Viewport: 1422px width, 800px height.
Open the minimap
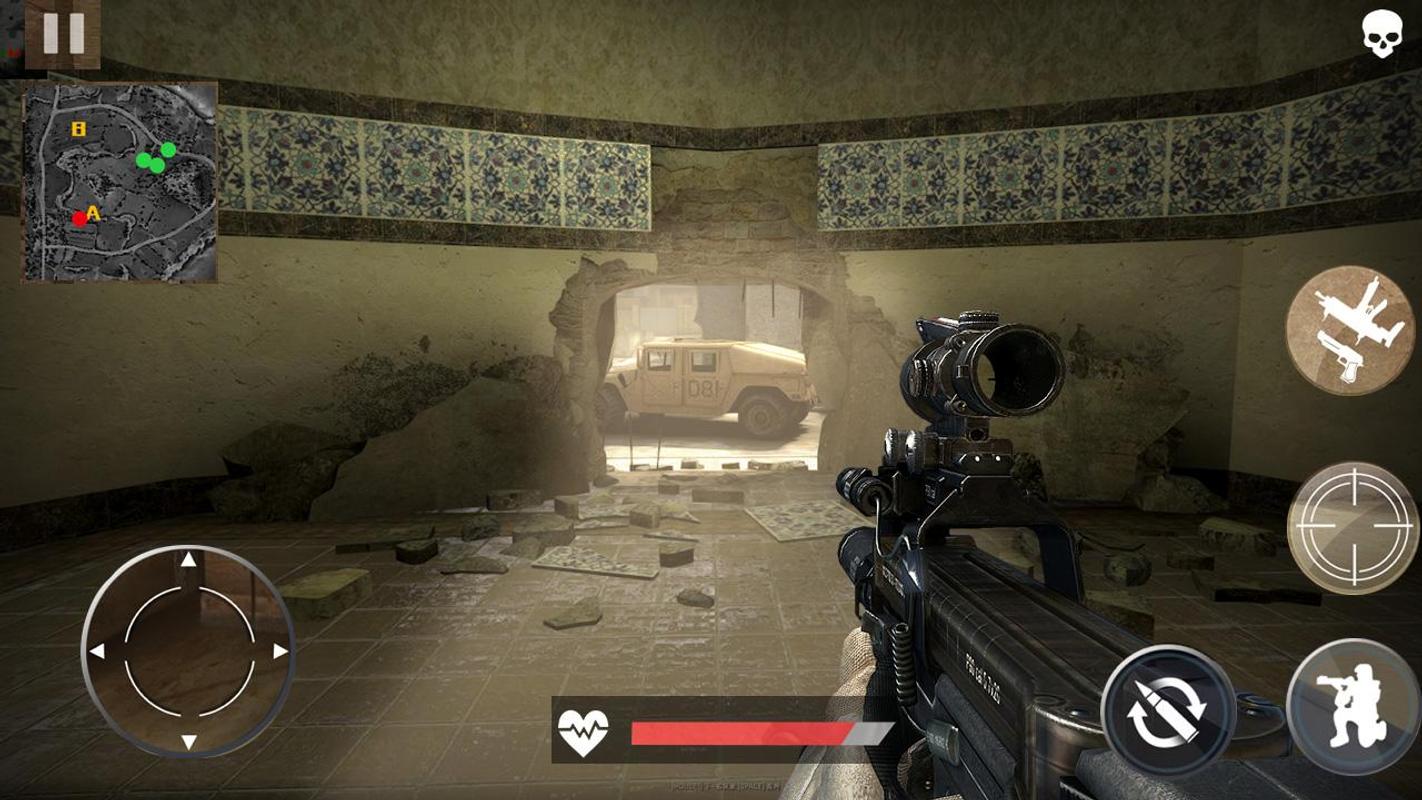point(120,181)
